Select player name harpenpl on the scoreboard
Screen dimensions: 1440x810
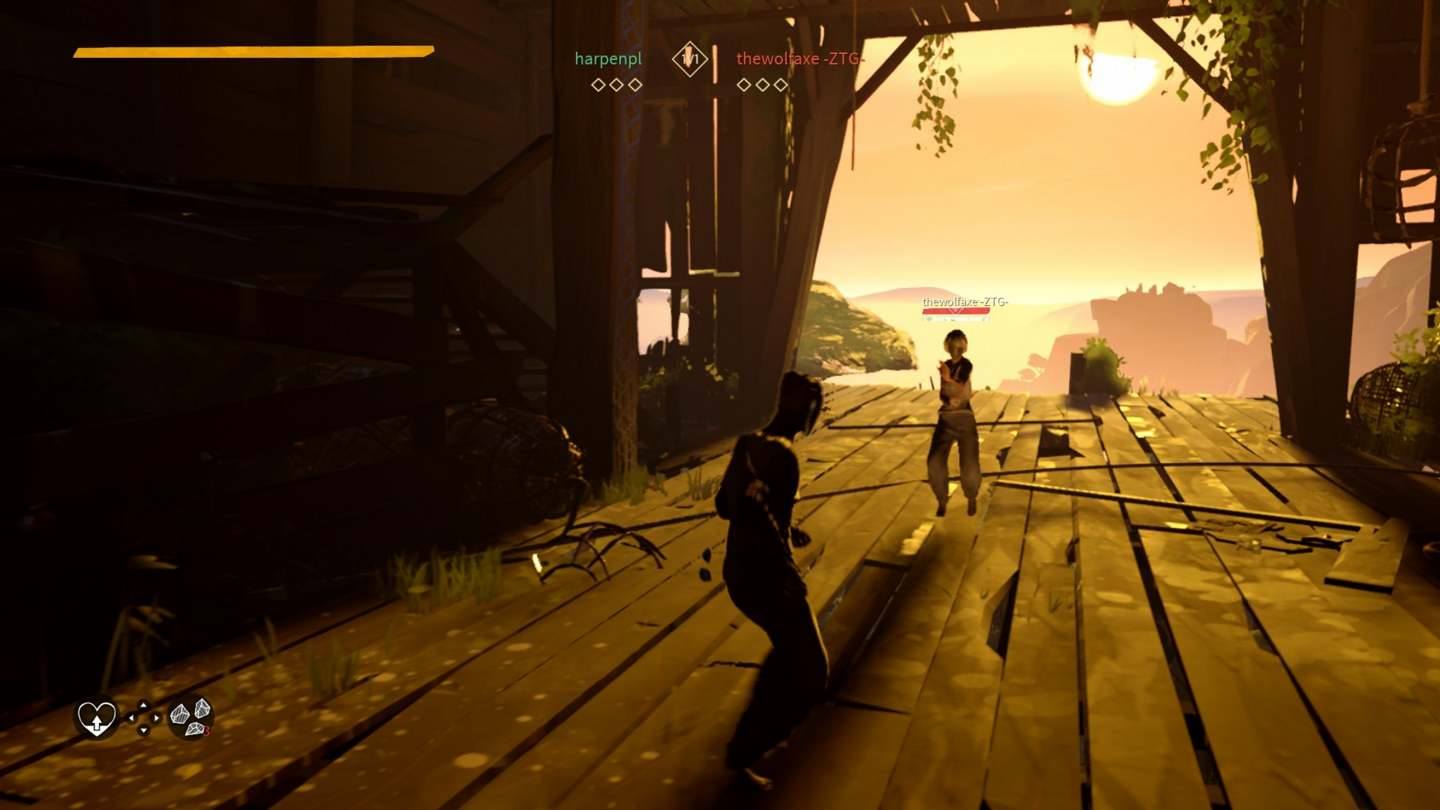[608, 59]
